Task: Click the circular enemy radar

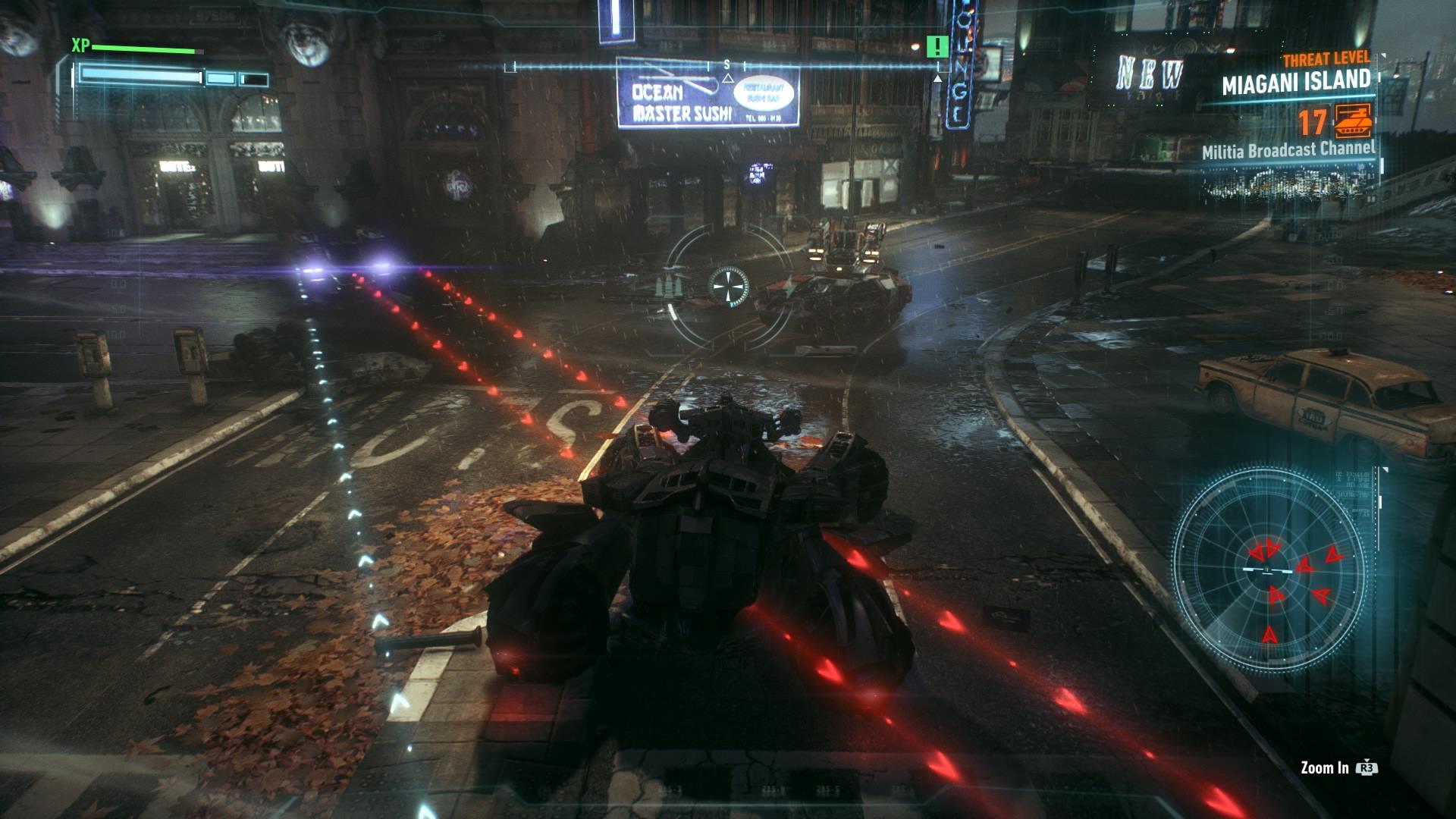Action: pos(1269,568)
